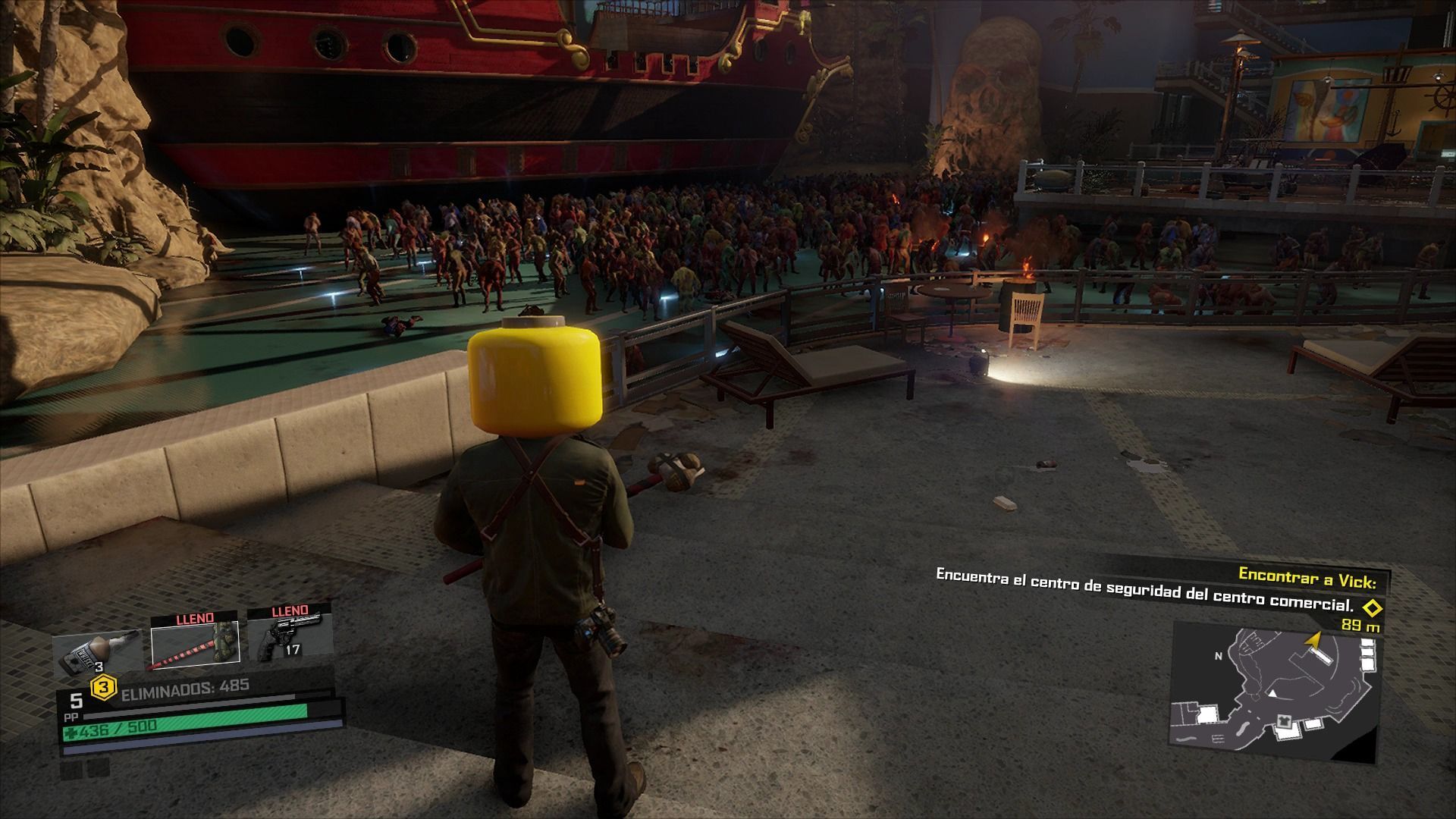
Task: Select the striped sledgehammer weapon slot
Action: pyautogui.click(x=196, y=643)
